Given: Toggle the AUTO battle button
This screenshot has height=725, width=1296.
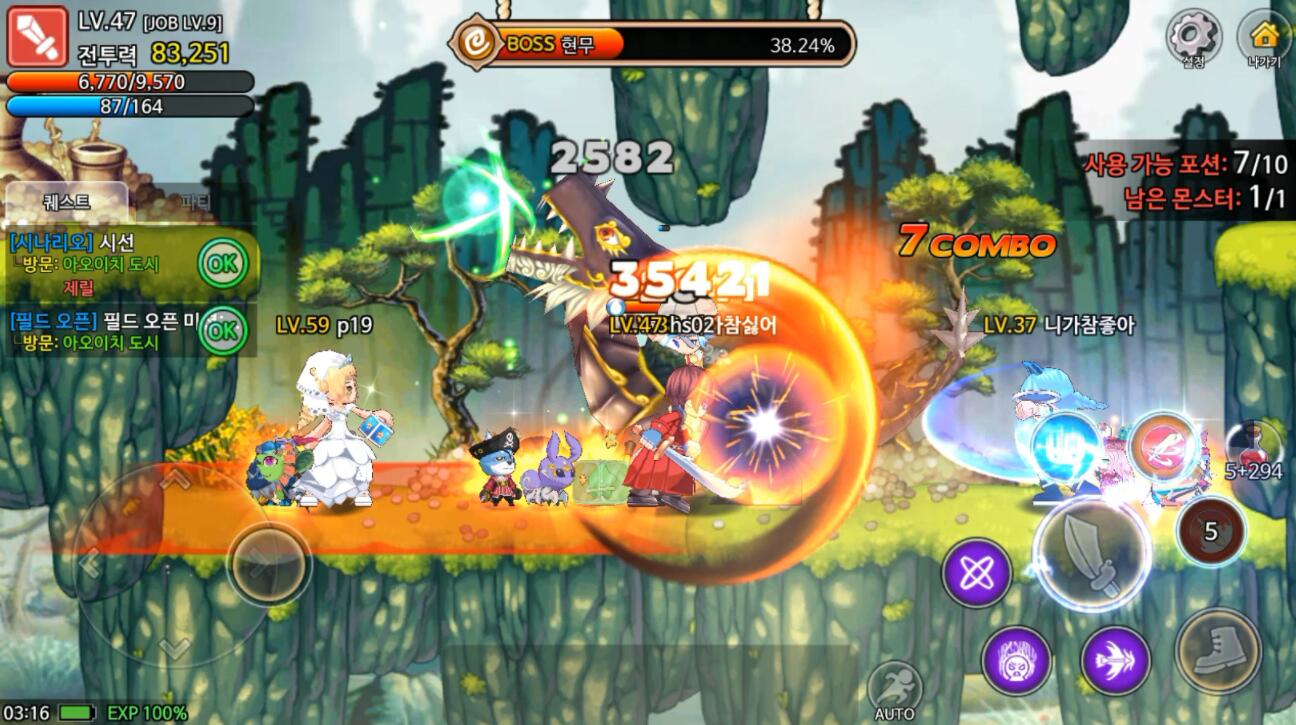Looking at the screenshot, I should (894, 688).
